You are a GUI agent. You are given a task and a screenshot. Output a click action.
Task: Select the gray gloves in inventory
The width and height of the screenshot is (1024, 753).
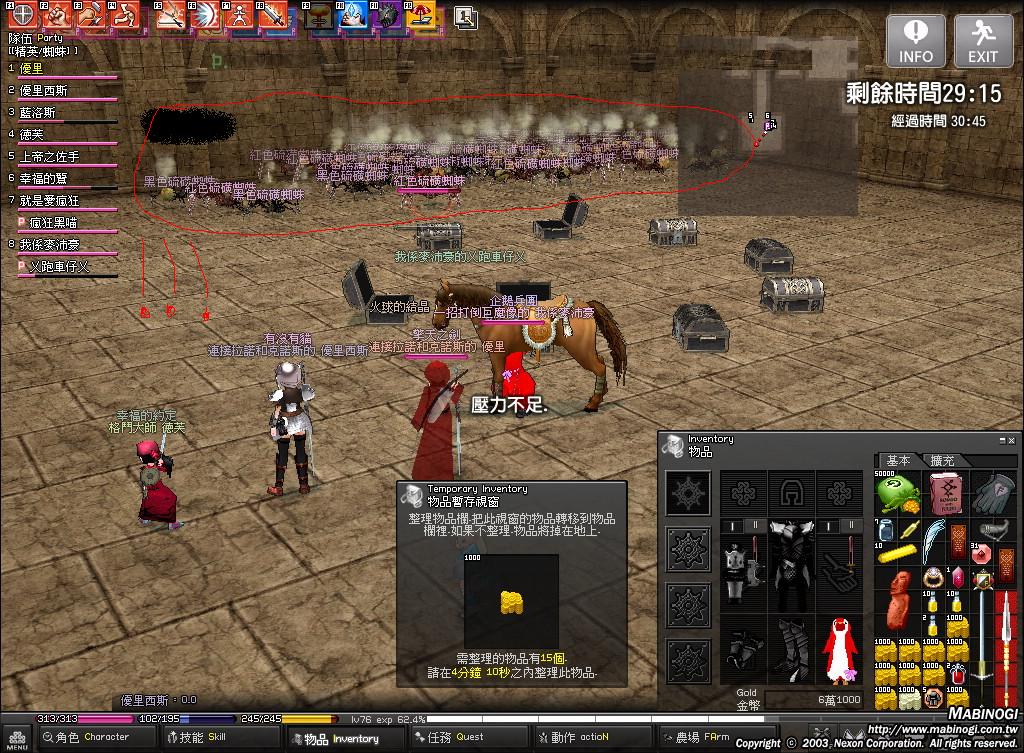coord(992,493)
